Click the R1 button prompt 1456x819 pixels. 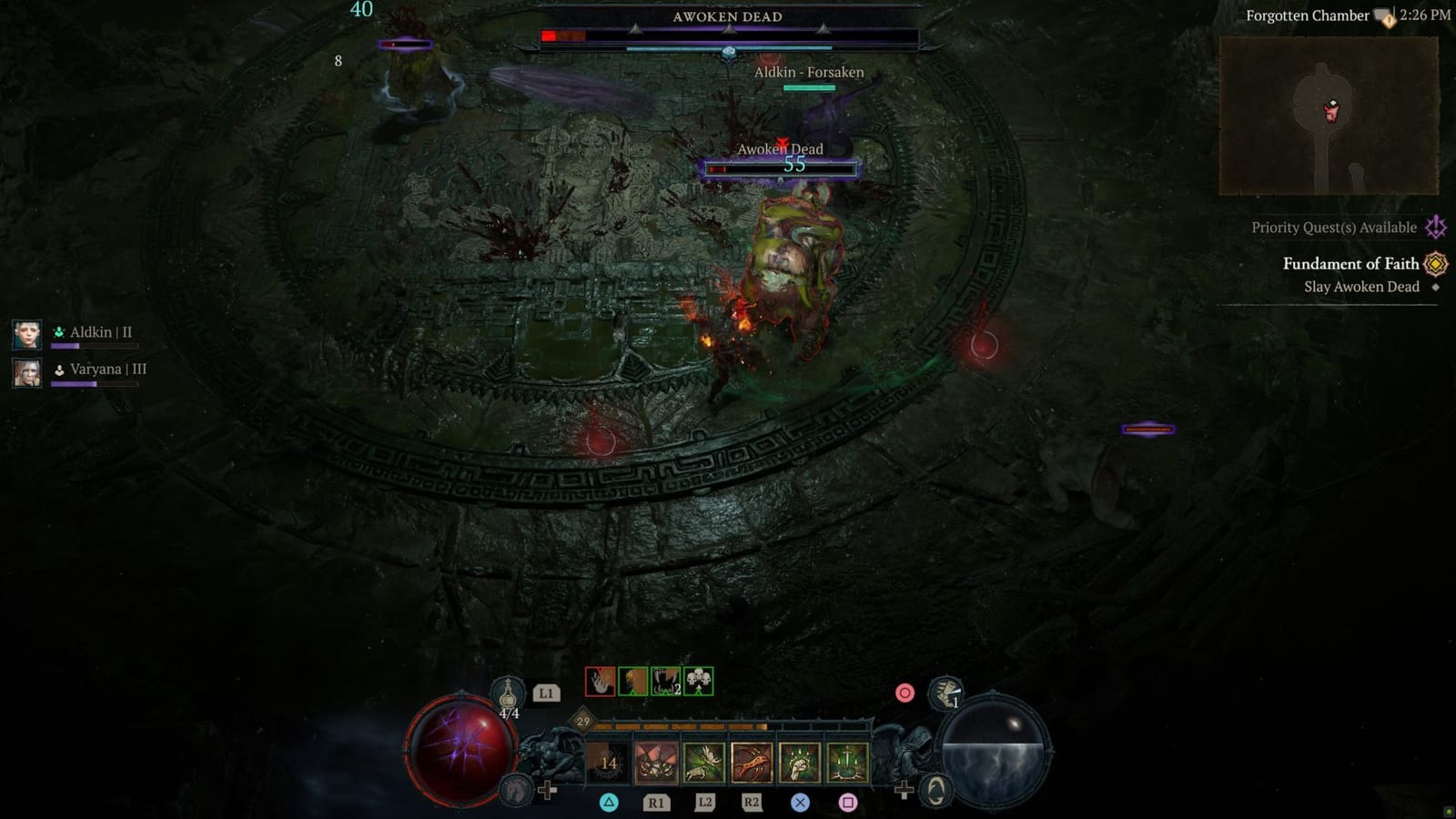(658, 803)
